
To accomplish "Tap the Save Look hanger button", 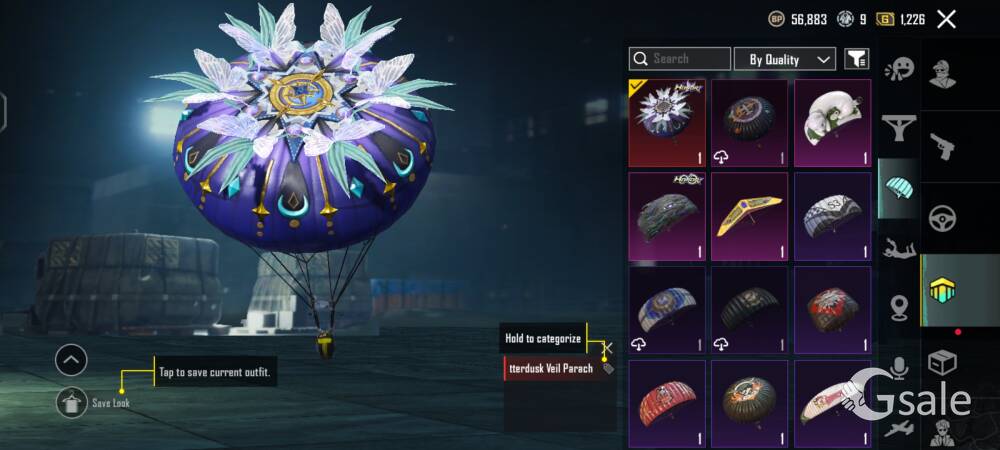I will click(71, 402).
